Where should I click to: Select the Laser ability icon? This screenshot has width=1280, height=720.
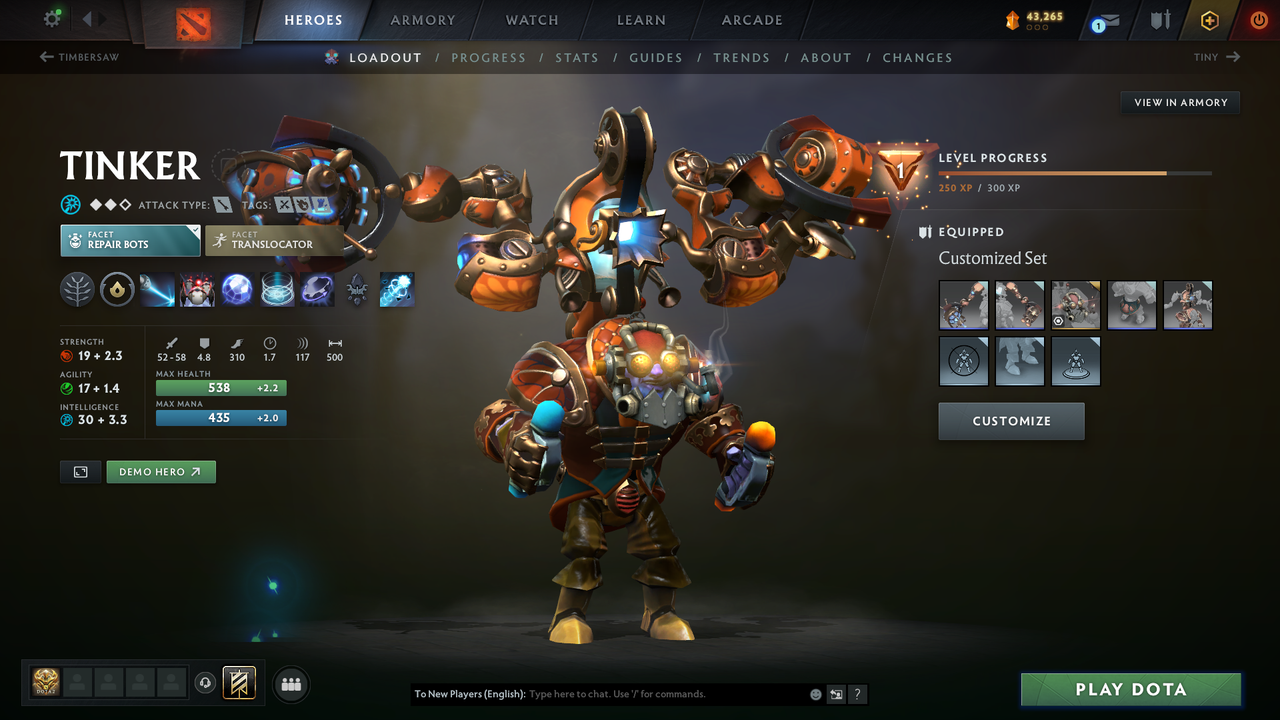click(157, 290)
